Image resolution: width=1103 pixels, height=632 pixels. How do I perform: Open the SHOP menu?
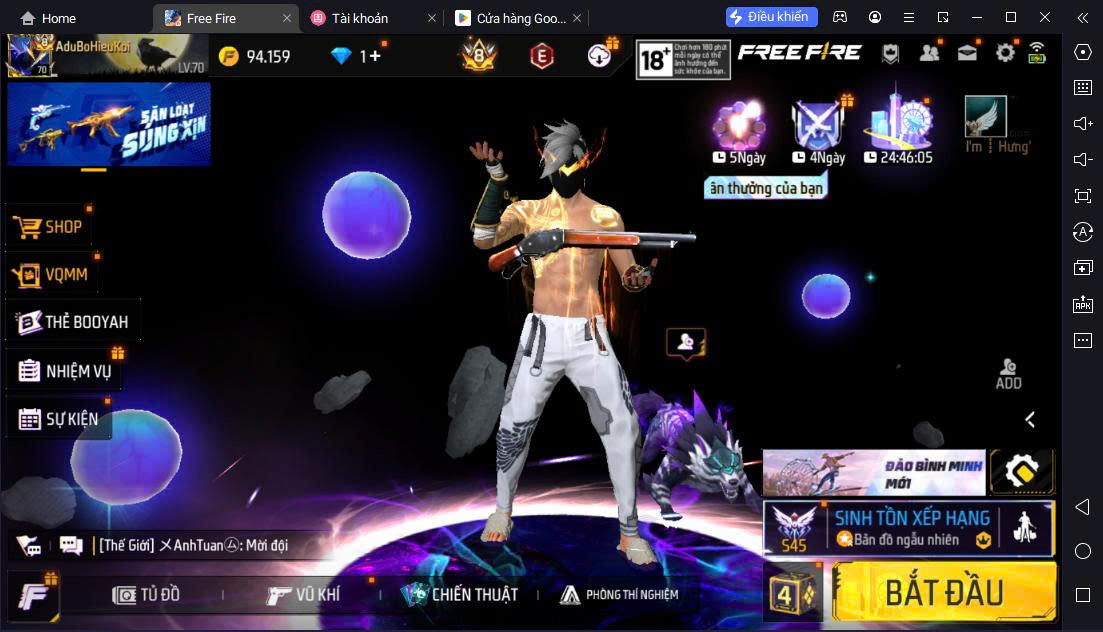[50, 227]
